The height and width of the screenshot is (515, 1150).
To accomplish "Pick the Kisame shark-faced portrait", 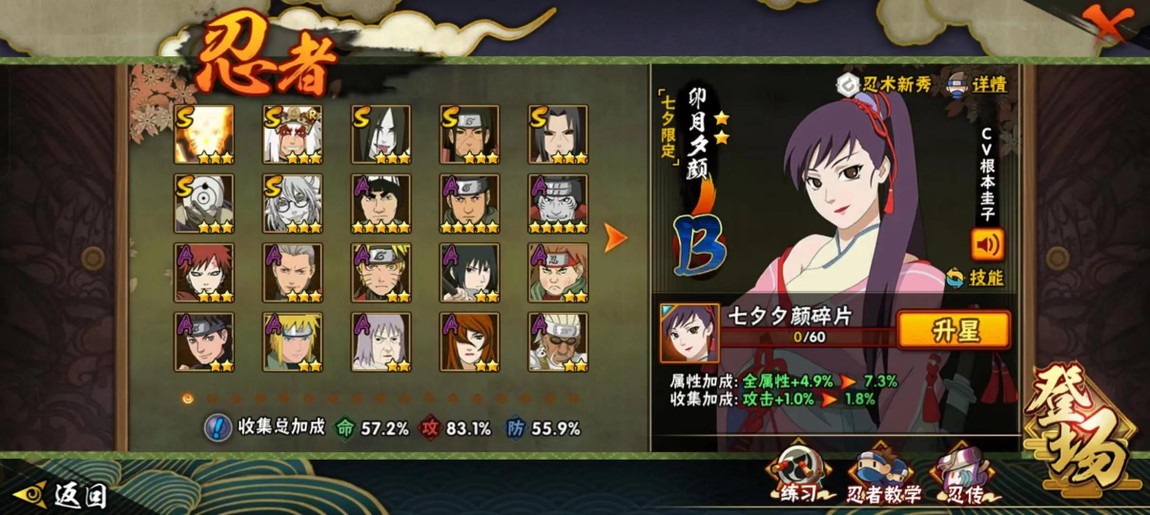I will click(x=558, y=203).
